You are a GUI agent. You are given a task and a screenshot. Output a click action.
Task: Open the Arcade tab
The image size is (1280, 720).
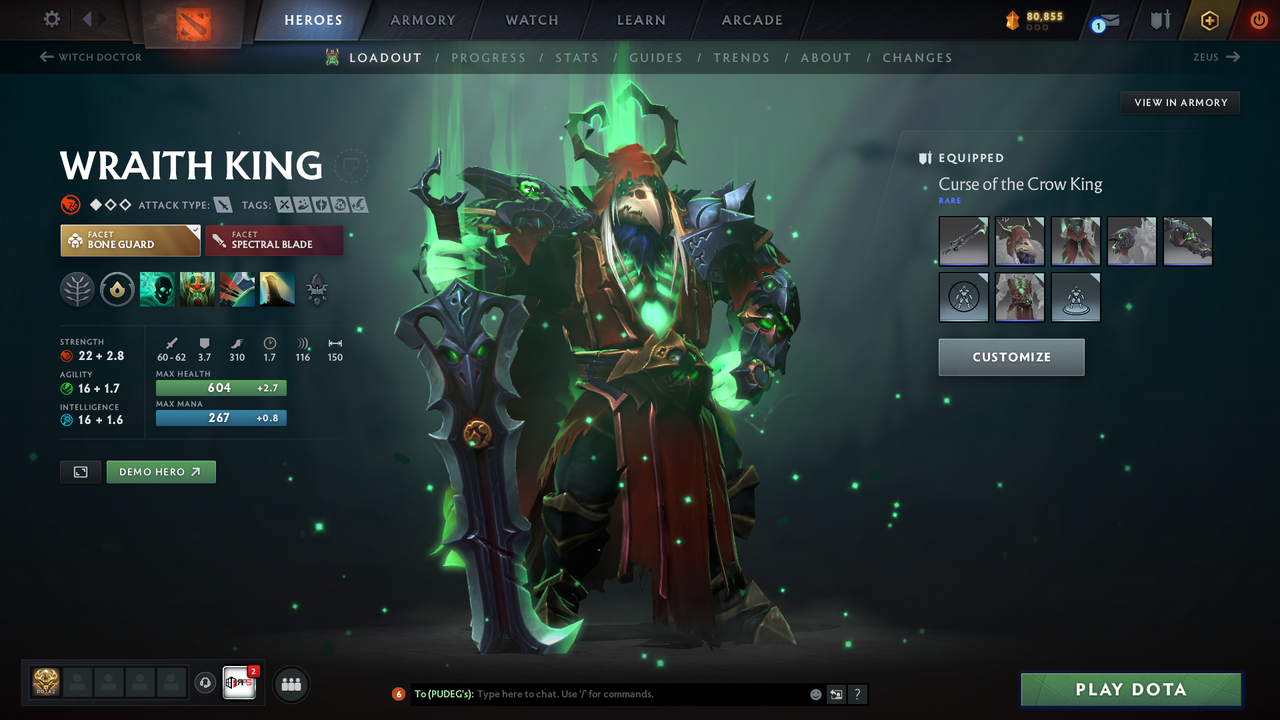point(752,20)
